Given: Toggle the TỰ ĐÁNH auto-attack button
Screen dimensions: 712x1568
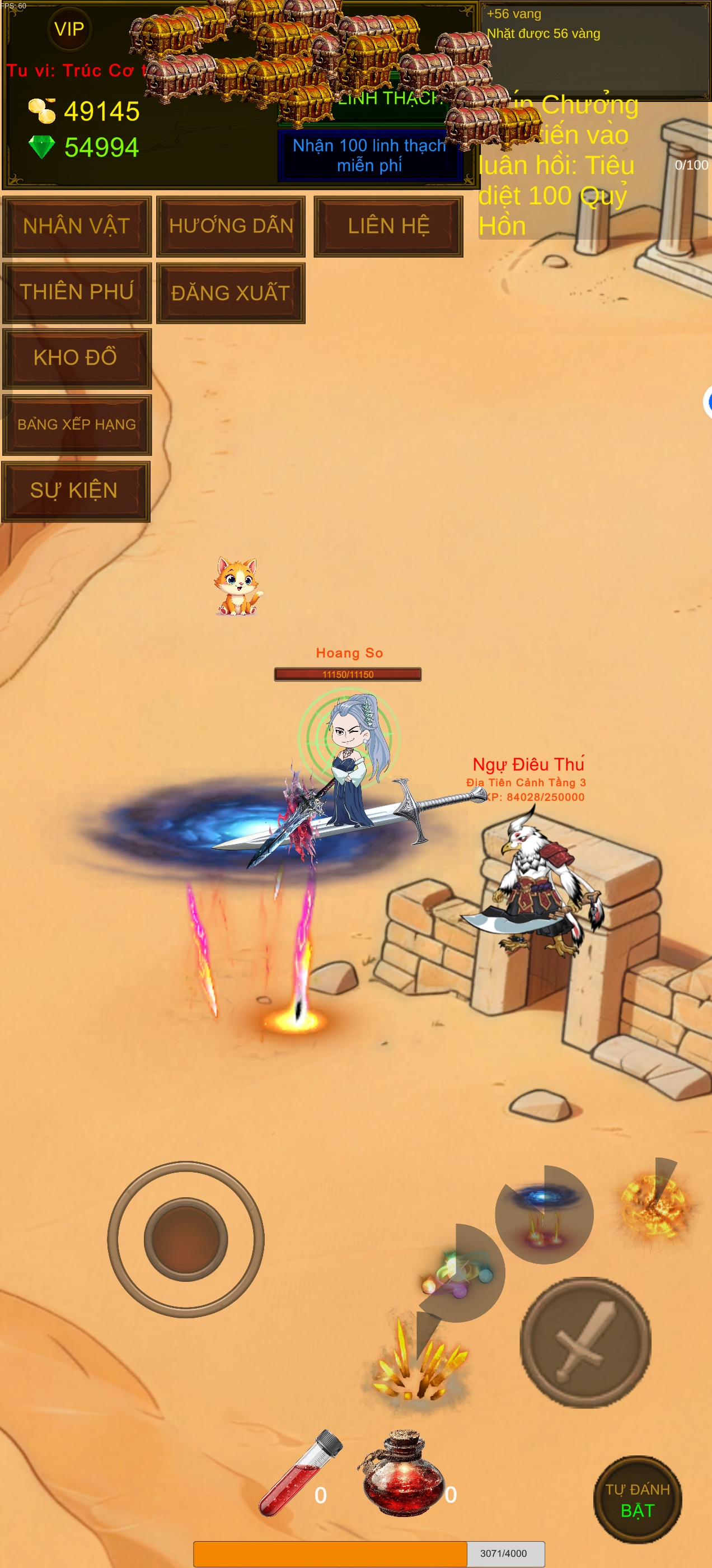Looking at the screenshot, I should tap(637, 1500).
